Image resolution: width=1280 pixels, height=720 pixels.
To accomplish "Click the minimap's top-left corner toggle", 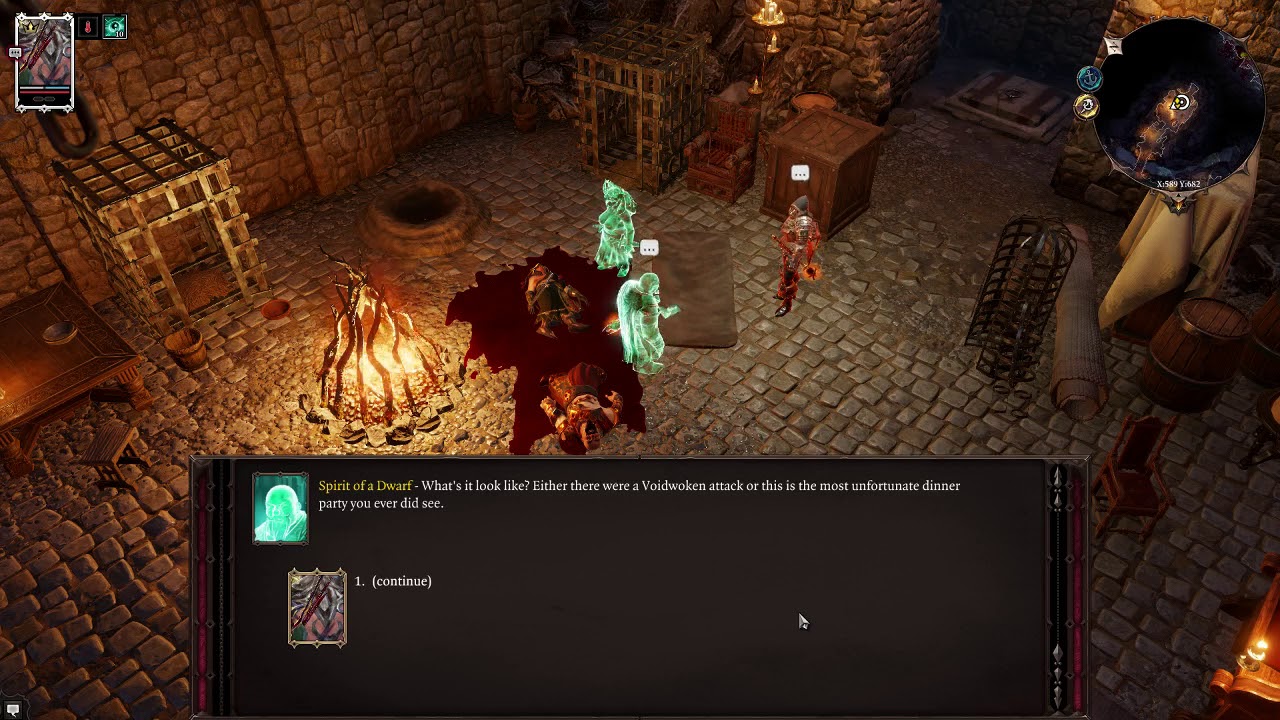I will point(1114,46).
